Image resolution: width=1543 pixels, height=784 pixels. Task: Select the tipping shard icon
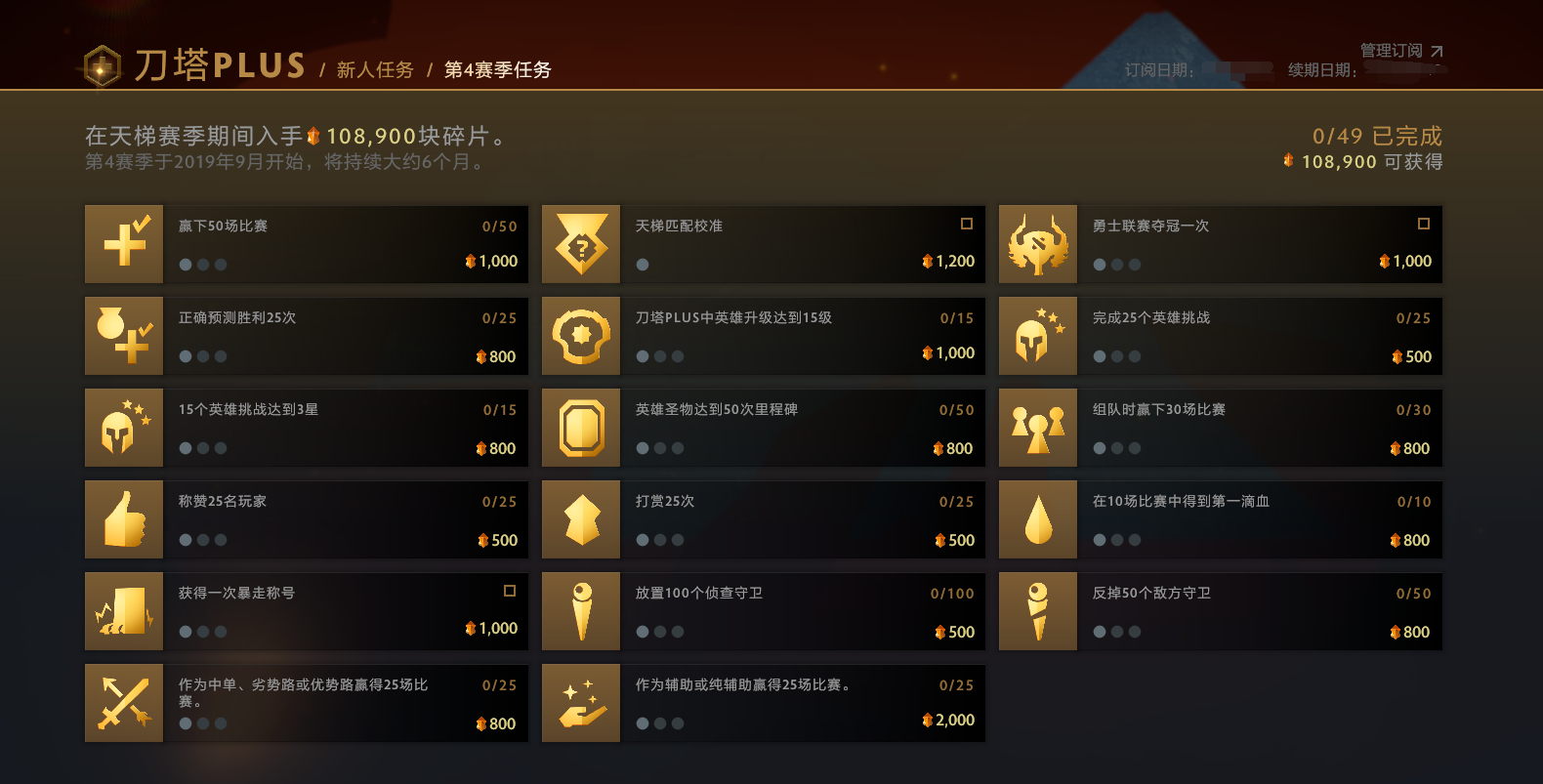pyautogui.click(x=581, y=519)
